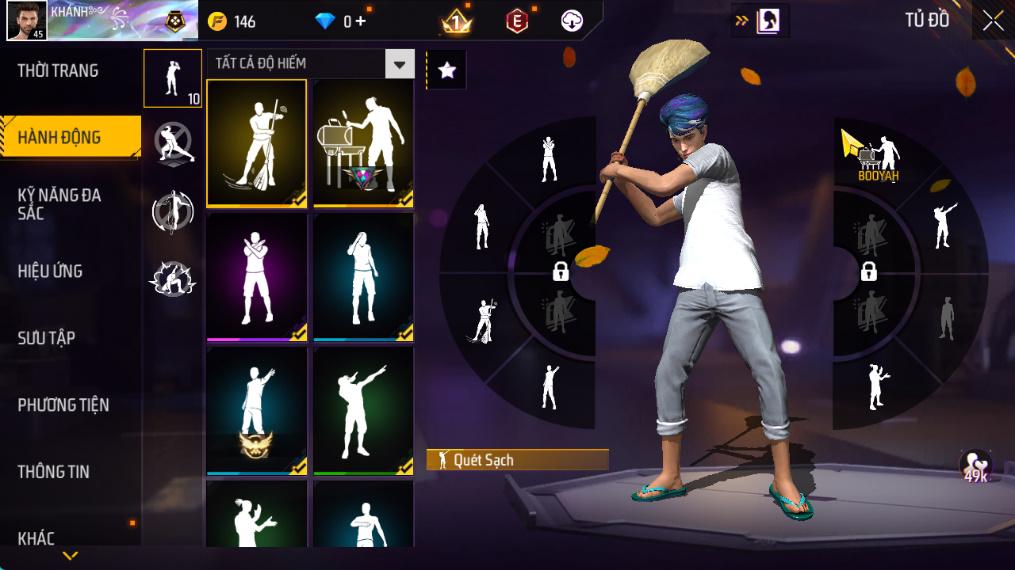This screenshot has width=1015, height=570.
Task: Toggle the star favorites filter
Action: (x=447, y=70)
